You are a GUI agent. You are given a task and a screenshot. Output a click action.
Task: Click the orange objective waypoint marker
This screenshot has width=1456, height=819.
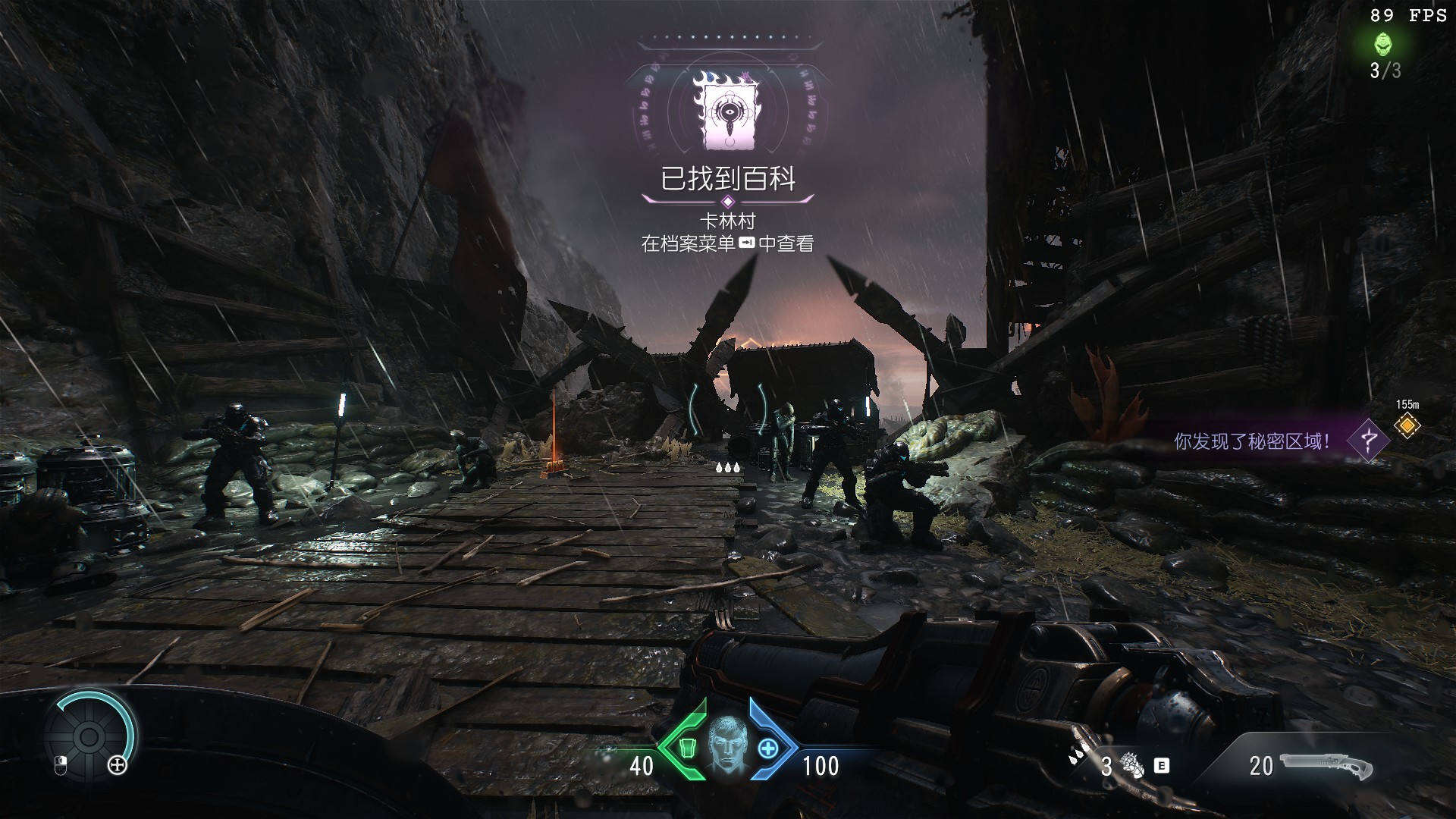(x=1407, y=426)
